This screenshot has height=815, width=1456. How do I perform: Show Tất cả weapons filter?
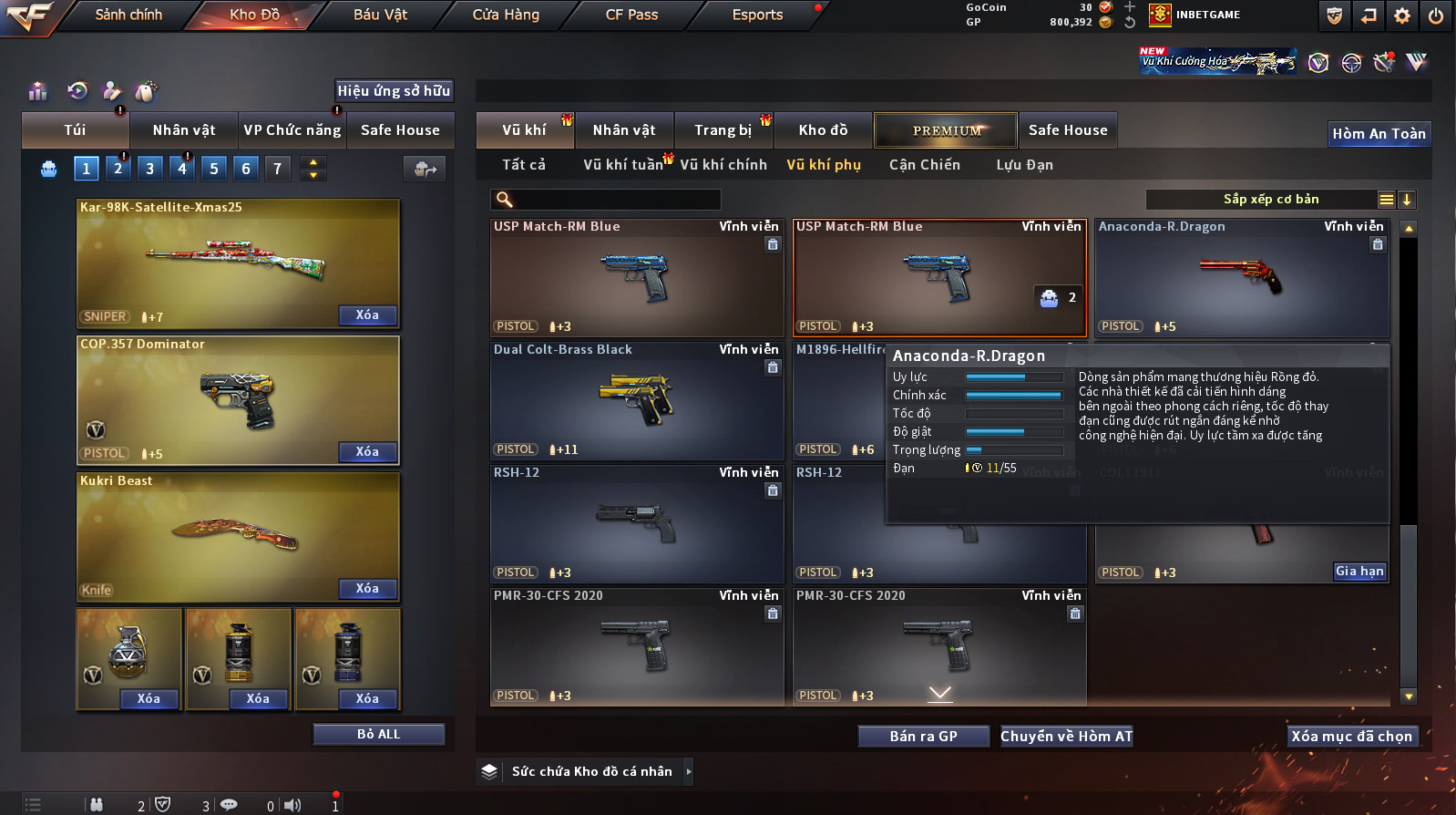(524, 165)
